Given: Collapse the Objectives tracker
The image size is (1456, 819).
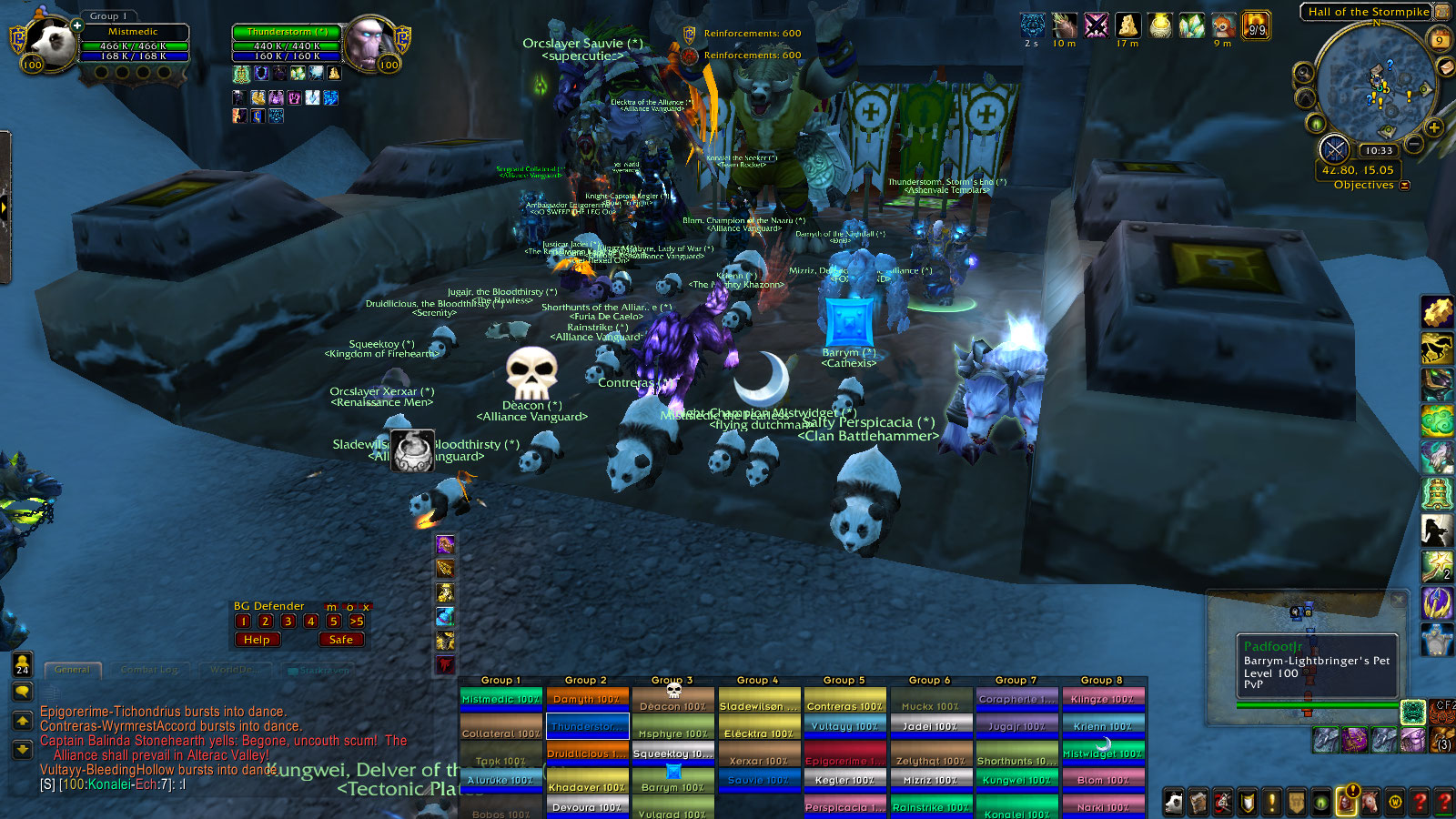Looking at the screenshot, I should (x=1404, y=186).
